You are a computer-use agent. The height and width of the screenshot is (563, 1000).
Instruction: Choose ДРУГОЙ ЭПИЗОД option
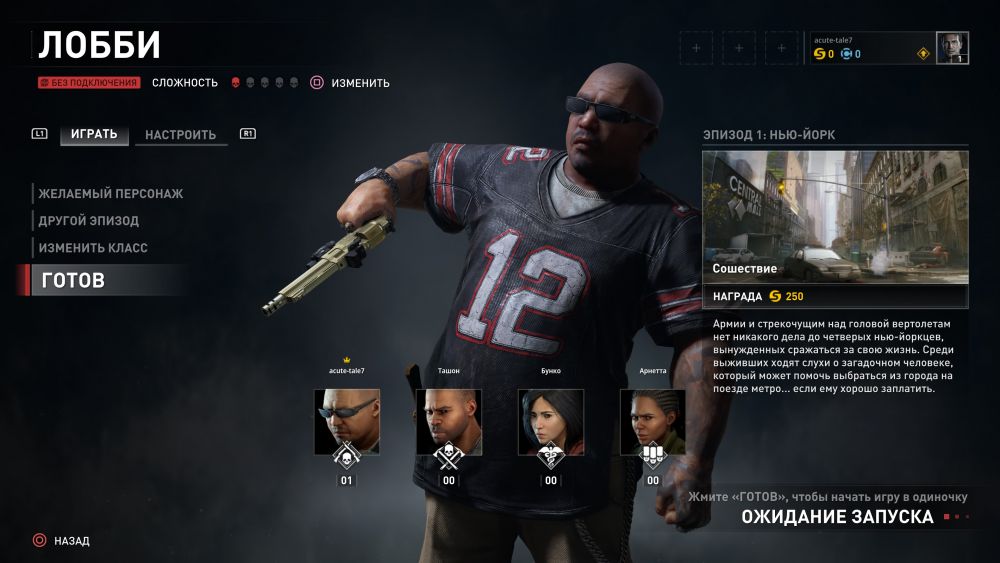[88, 220]
